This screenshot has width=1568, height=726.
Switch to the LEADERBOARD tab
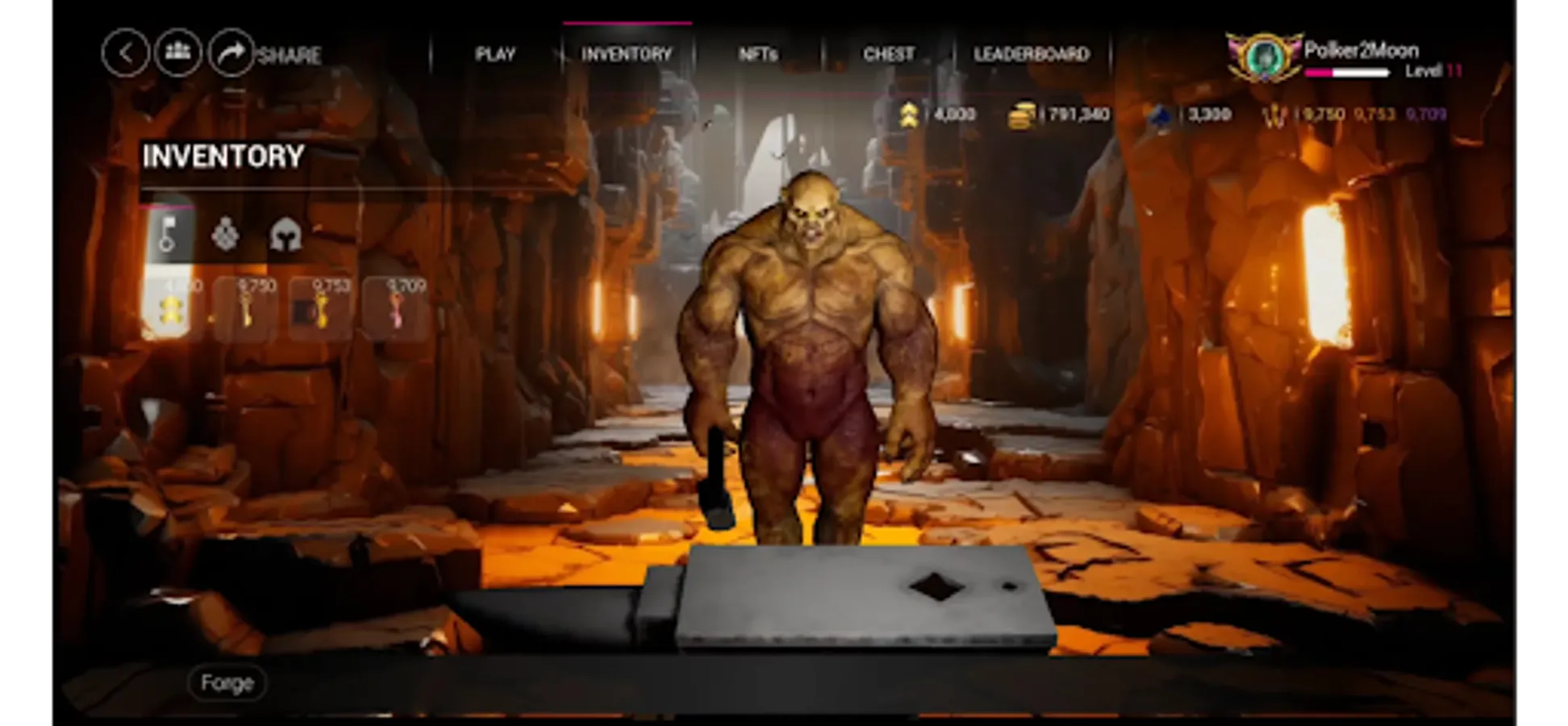pyautogui.click(x=1032, y=54)
